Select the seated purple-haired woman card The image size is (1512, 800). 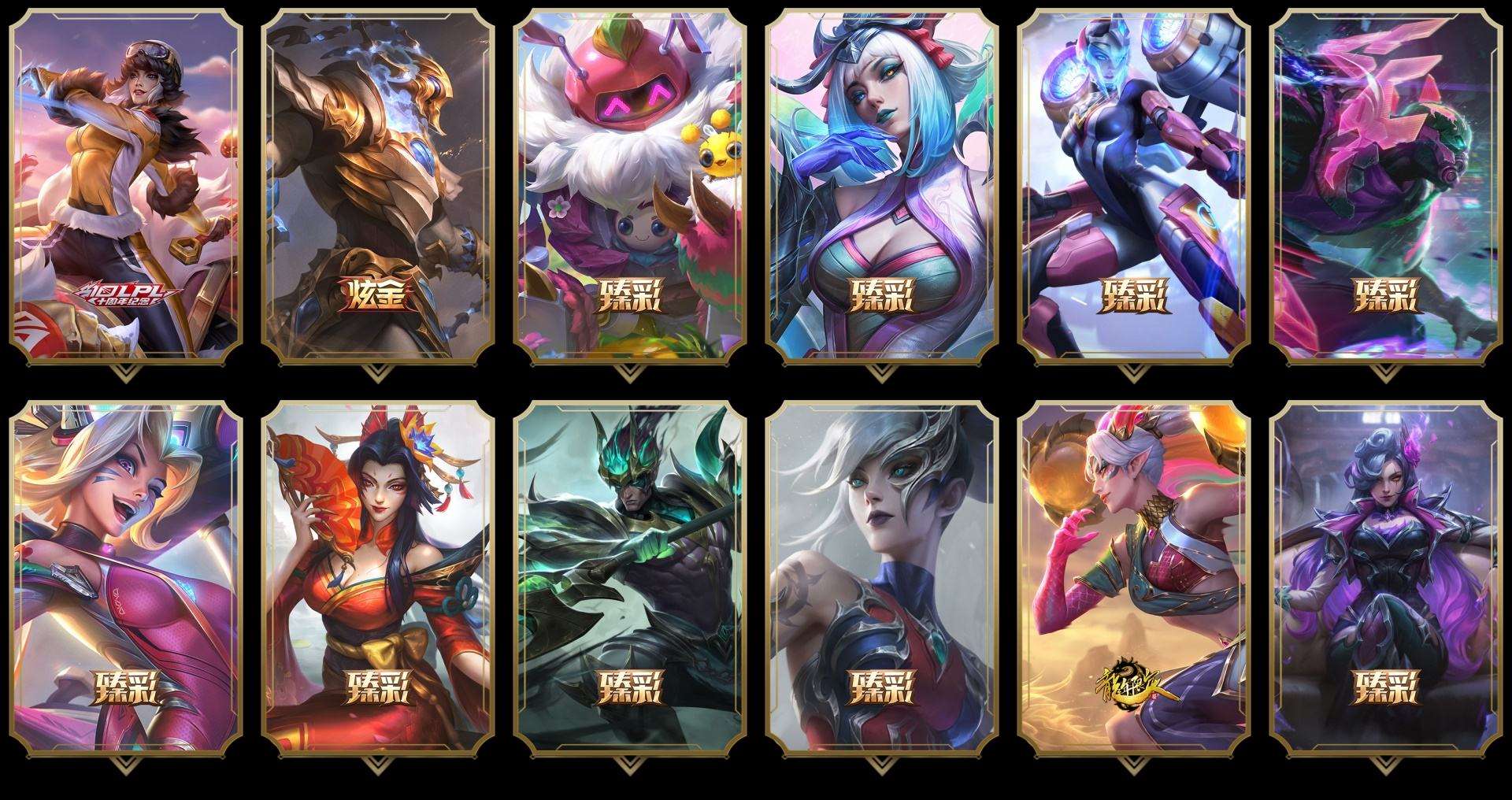(x=1386, y=579)
